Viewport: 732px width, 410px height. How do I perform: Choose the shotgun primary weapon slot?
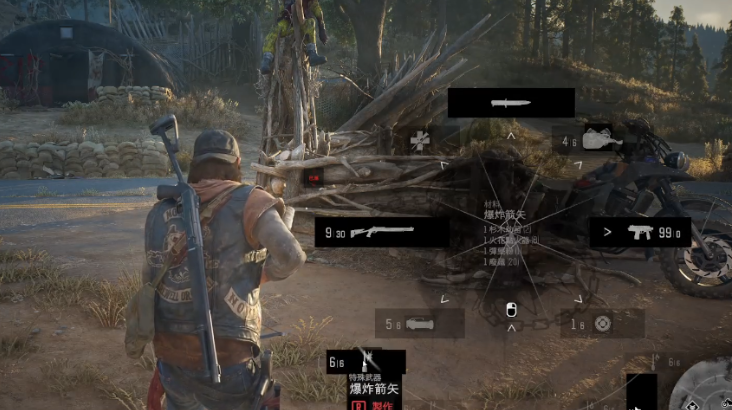coord(381,232)
